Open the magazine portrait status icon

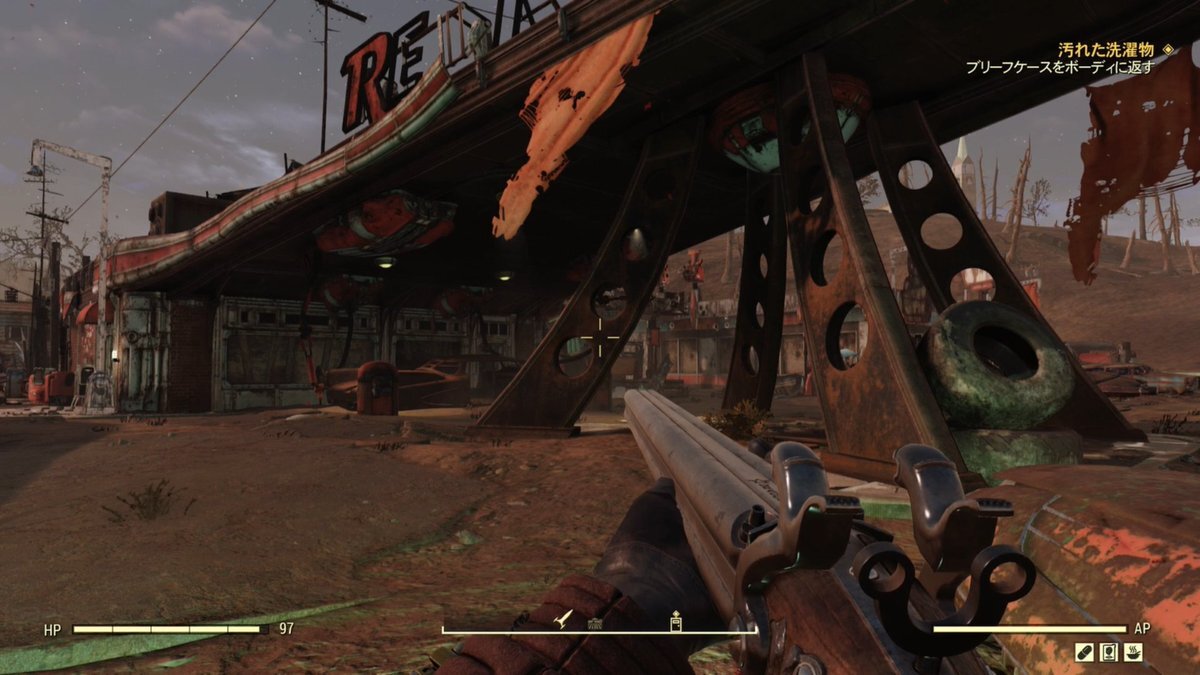(x=1108, y=652)
